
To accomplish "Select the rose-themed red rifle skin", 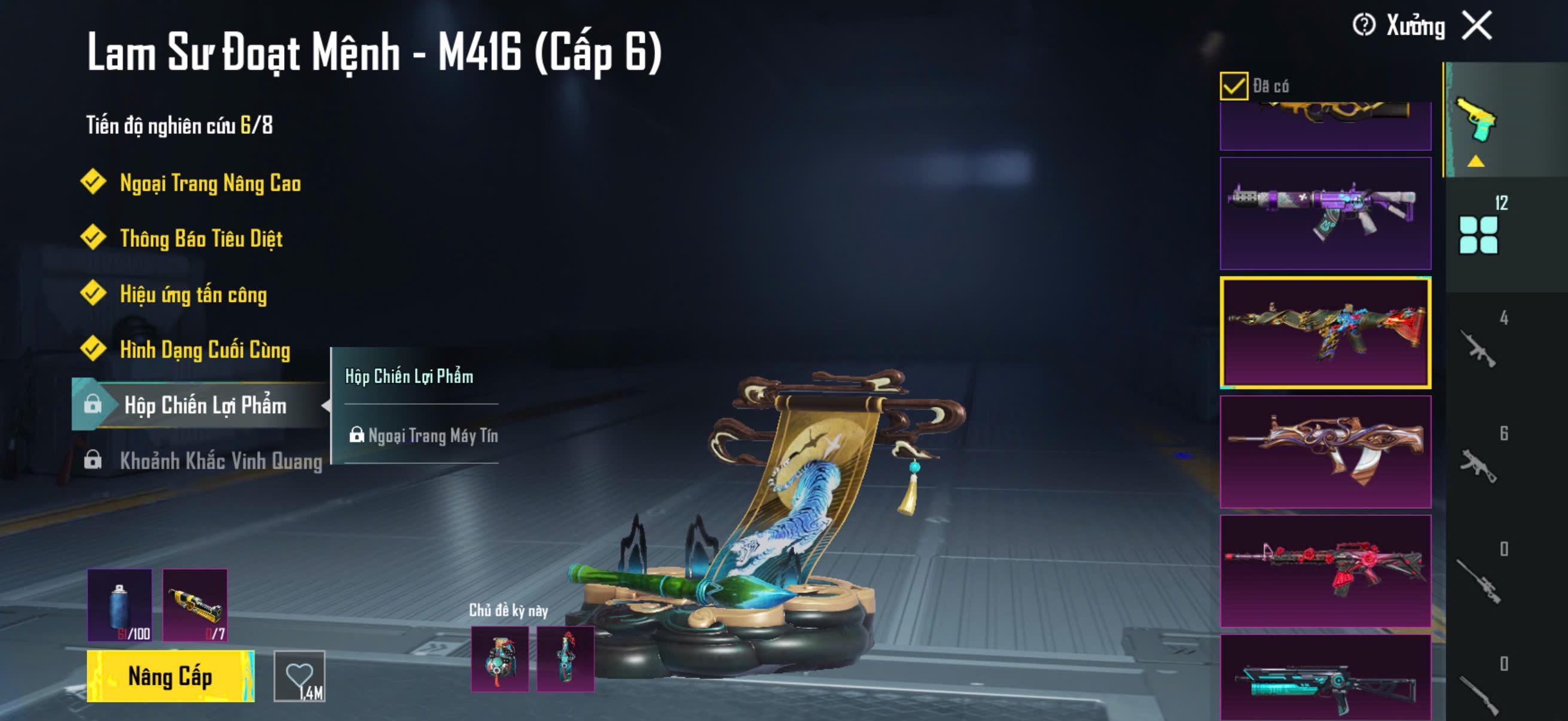I will pos(1325,571).
